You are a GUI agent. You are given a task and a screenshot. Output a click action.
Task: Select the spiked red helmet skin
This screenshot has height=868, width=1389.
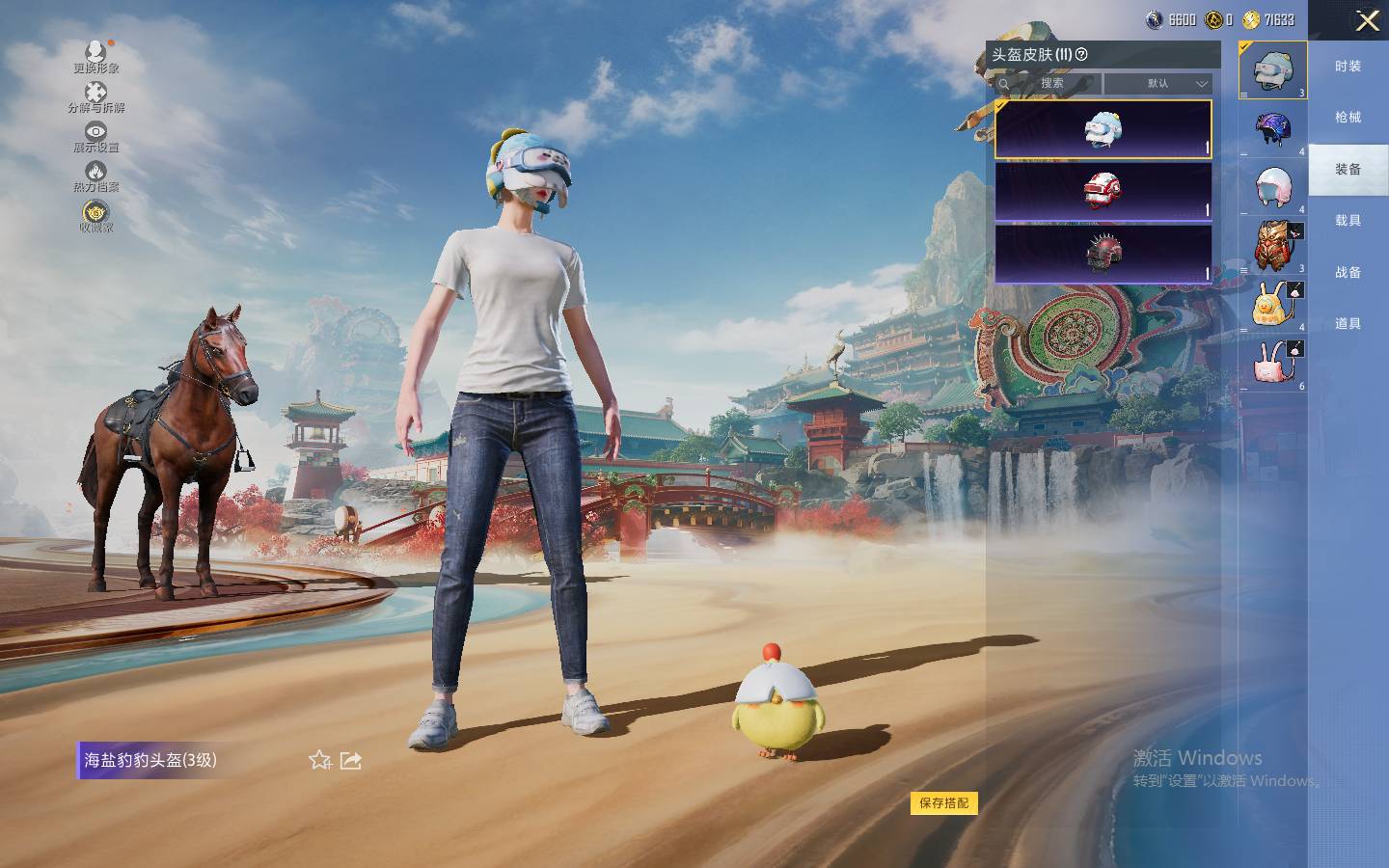click(1103, 254)
